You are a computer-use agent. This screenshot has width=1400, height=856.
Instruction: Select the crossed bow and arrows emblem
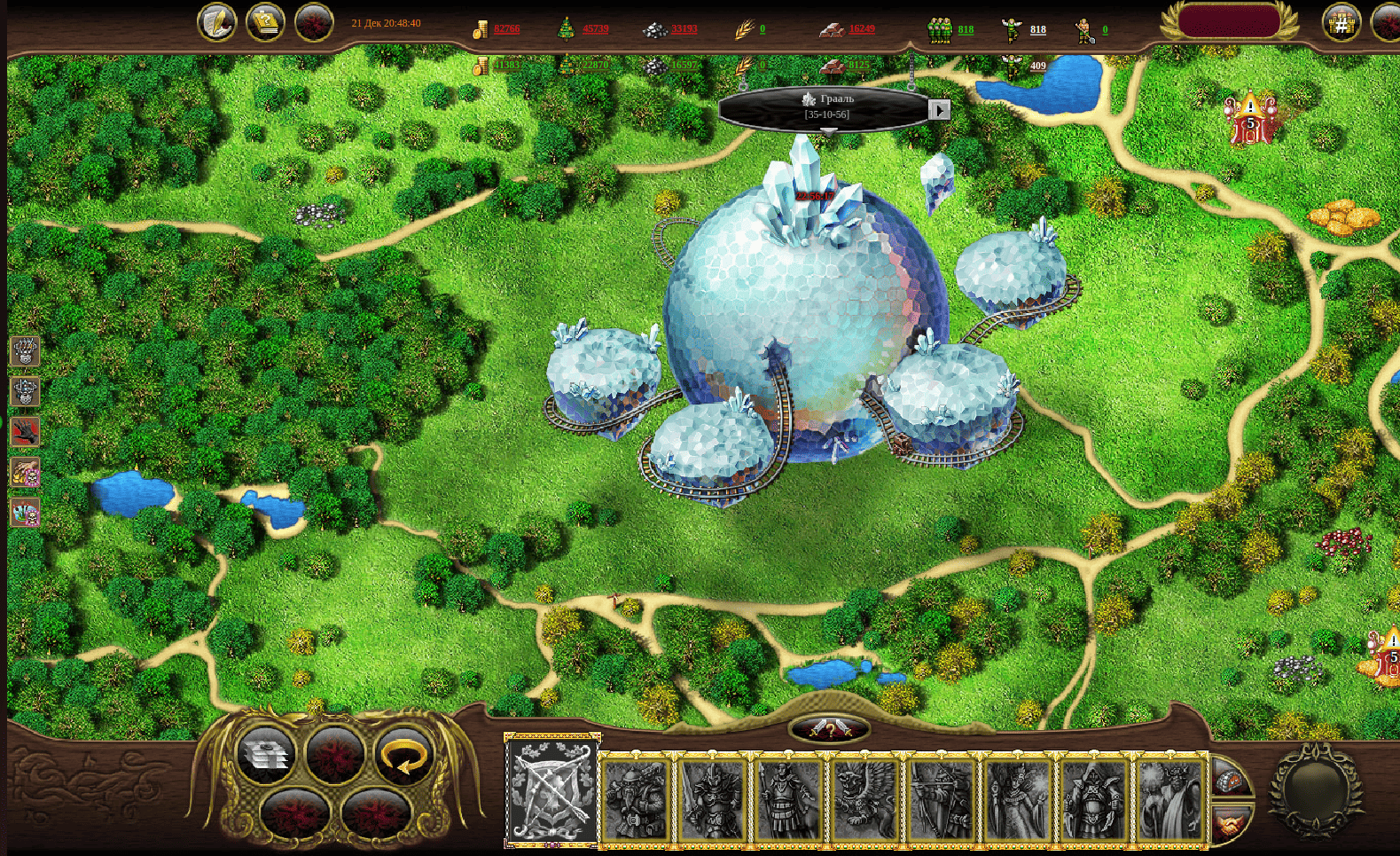[551, 789]
